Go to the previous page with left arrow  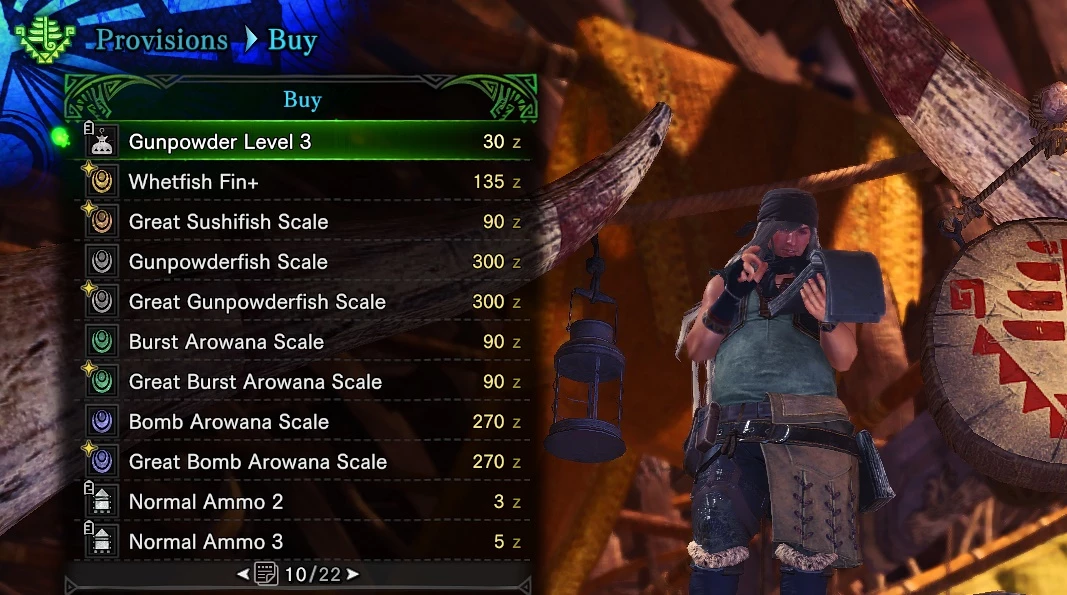click(243, 575)
